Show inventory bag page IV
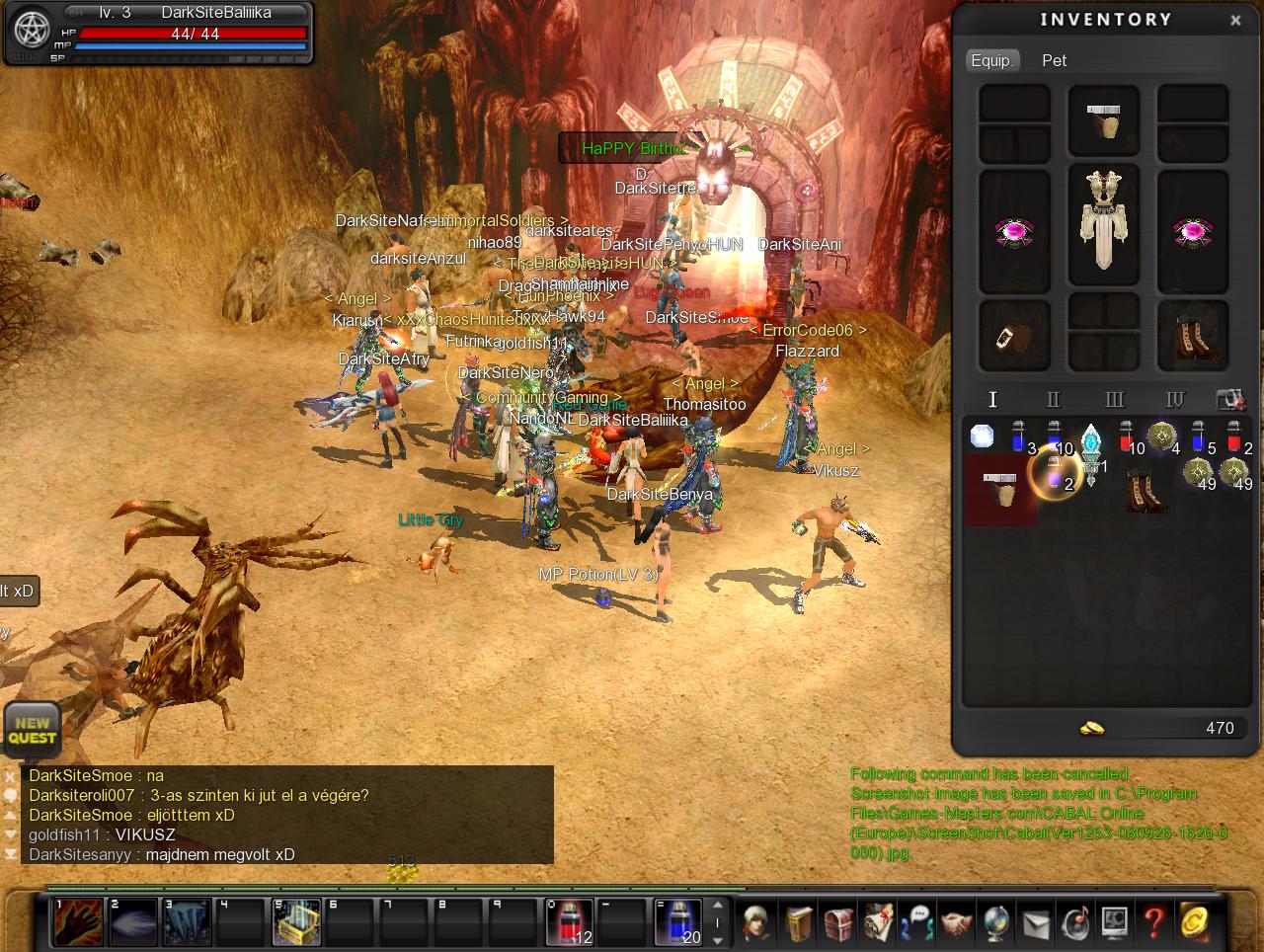The height and width of the screenshot is (952, 1264). click(x=1174, y=399)
